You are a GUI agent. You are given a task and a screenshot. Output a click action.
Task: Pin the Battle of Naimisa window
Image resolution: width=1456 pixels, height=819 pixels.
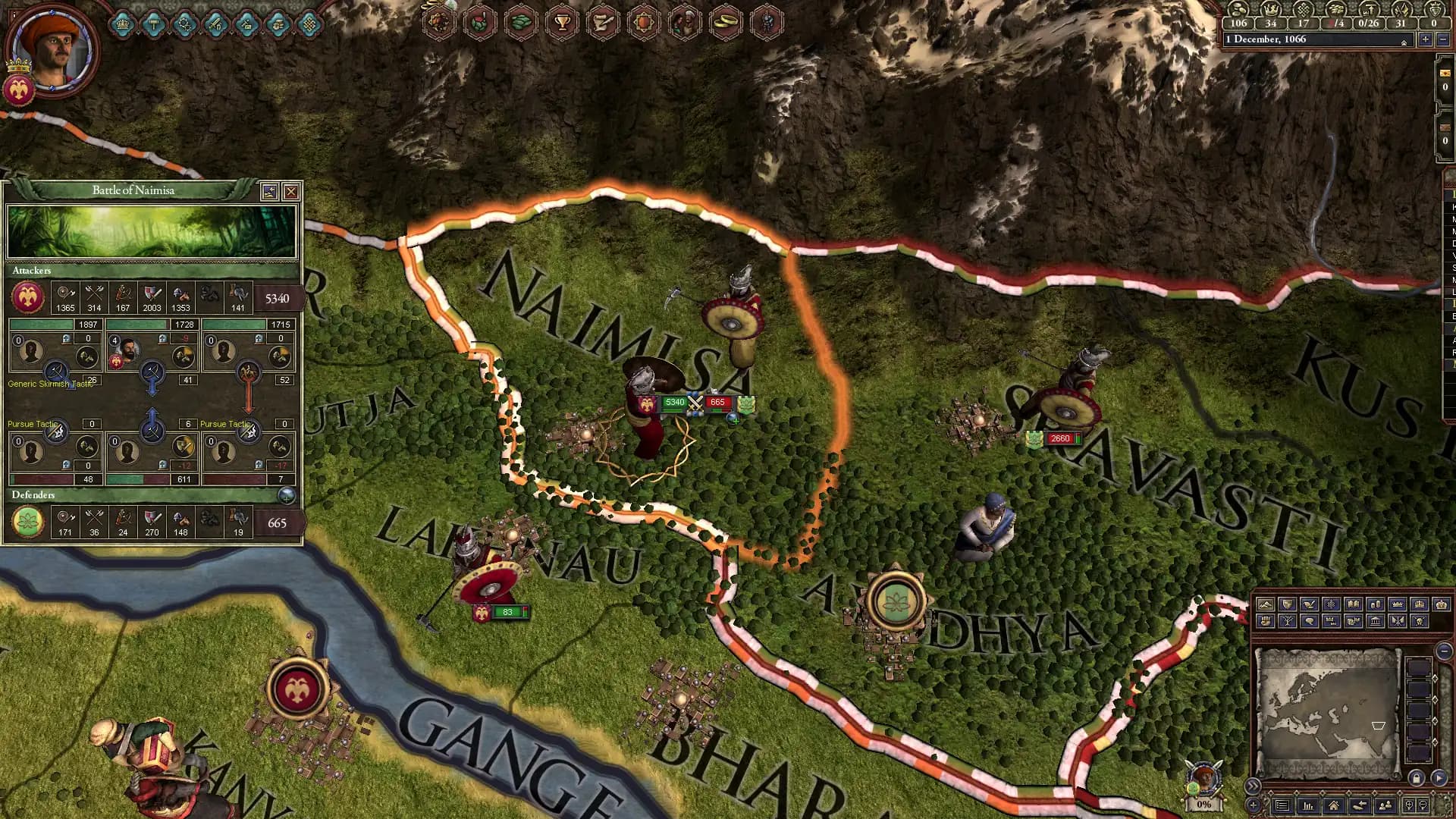[x=270, y=192]
